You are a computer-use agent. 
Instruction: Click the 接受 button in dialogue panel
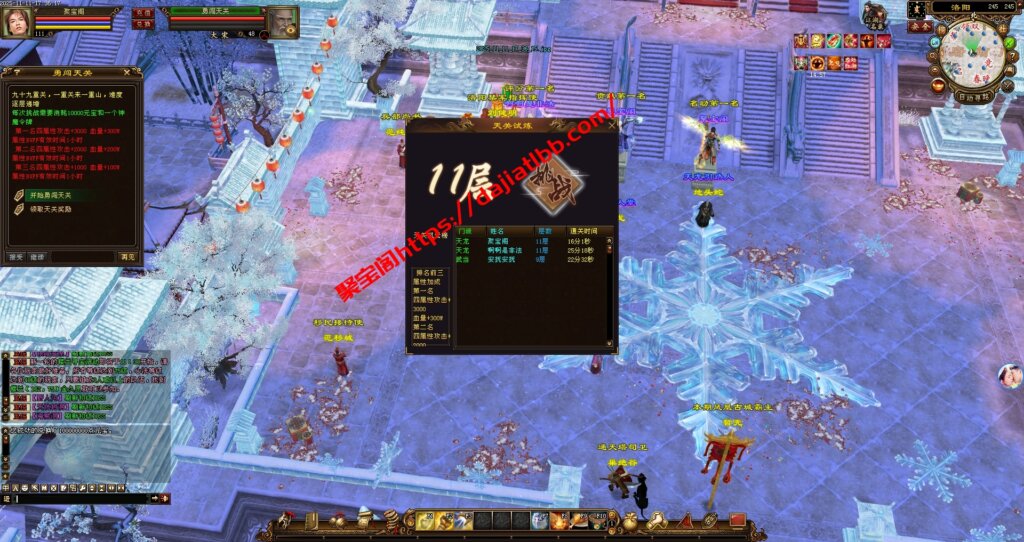pyautogui.click(x=16, y=257)
